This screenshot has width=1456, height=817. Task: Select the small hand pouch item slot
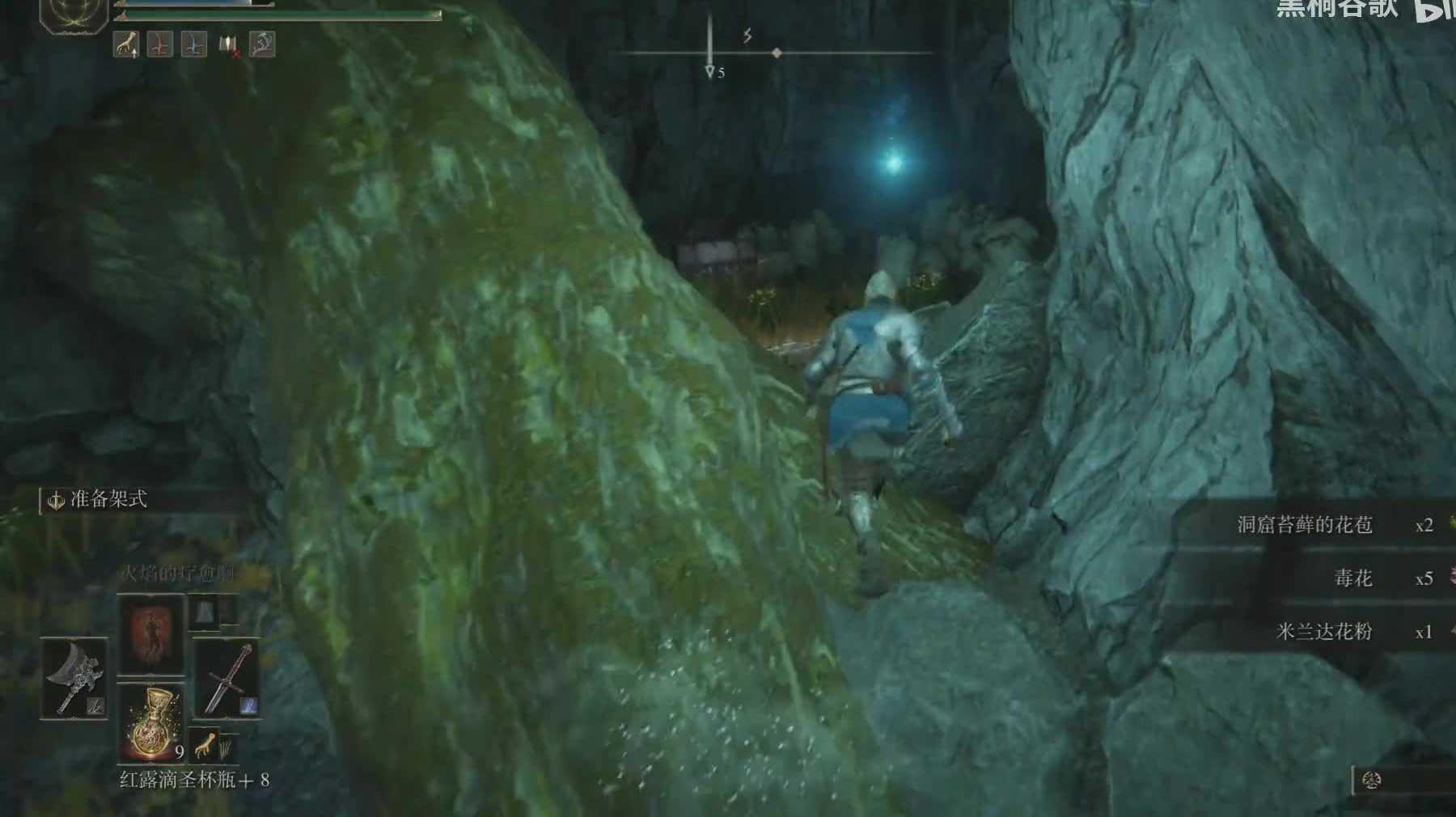click(x=206, y=743)
